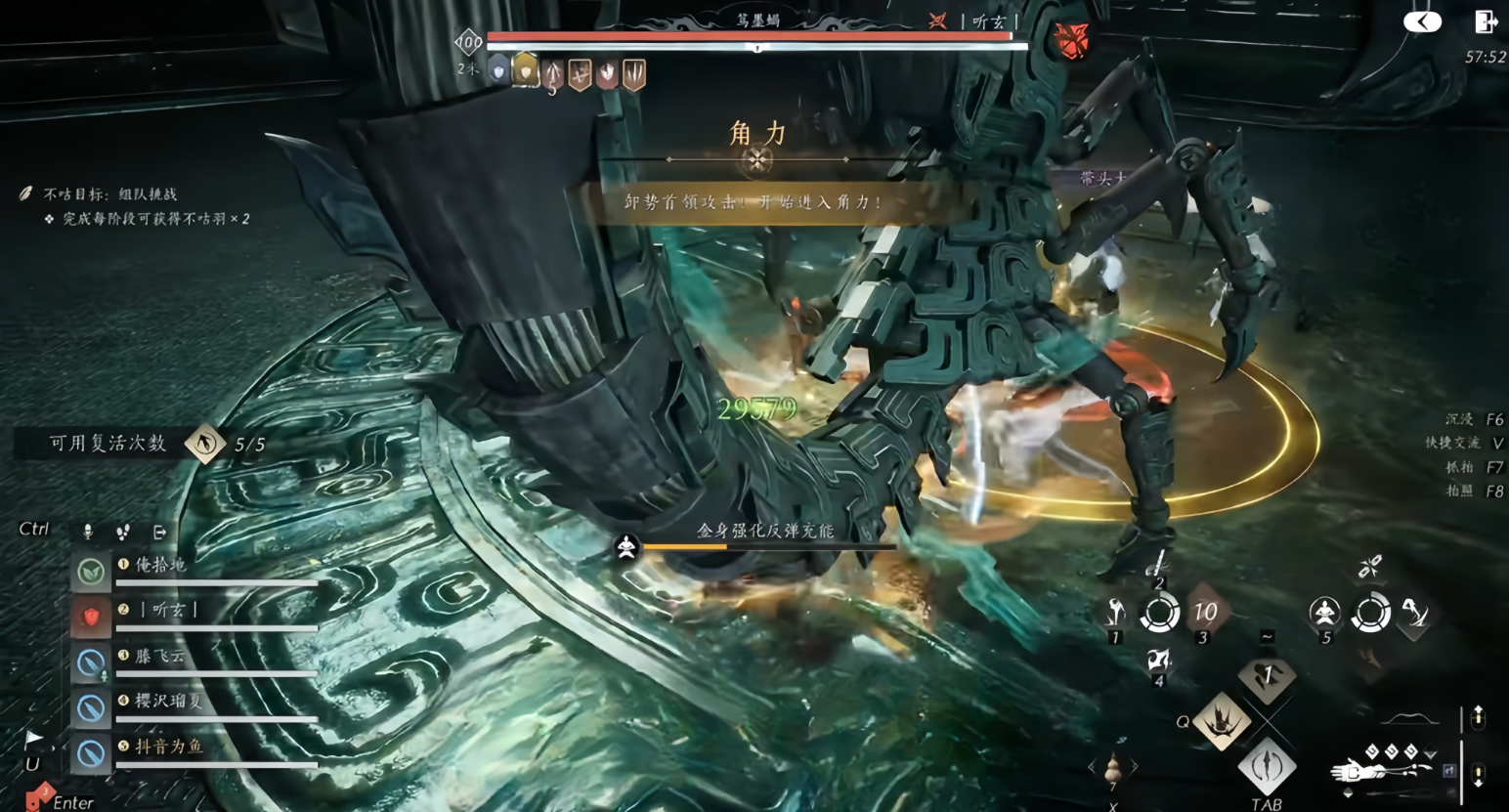This screenshot has width=1509, height=812.
Task: Activate the Q diamond skill icon
Action: [1222, 721]
